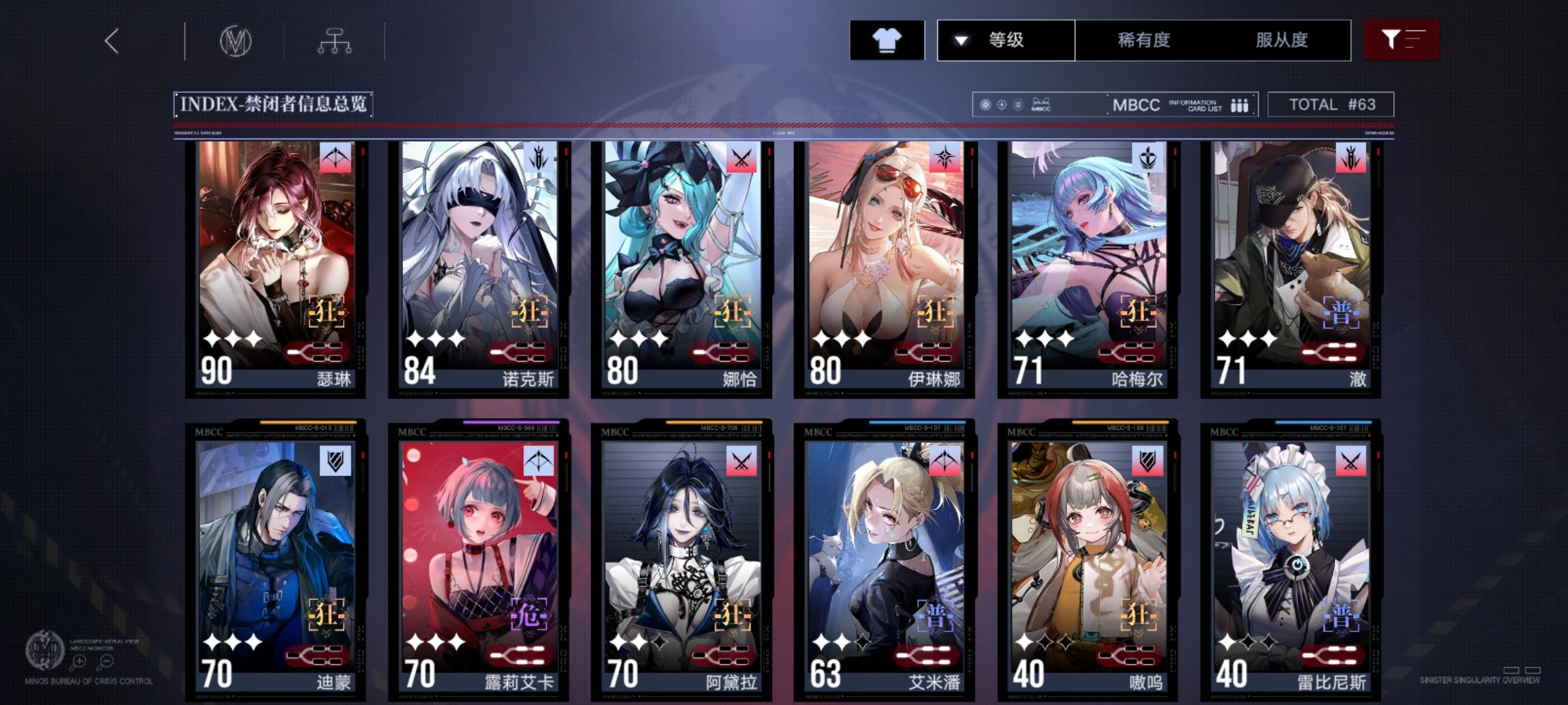Click the circular M emblem at the top
Image resolution: width=1568 pixels, height=705 pixels.
tap(235, 40)
